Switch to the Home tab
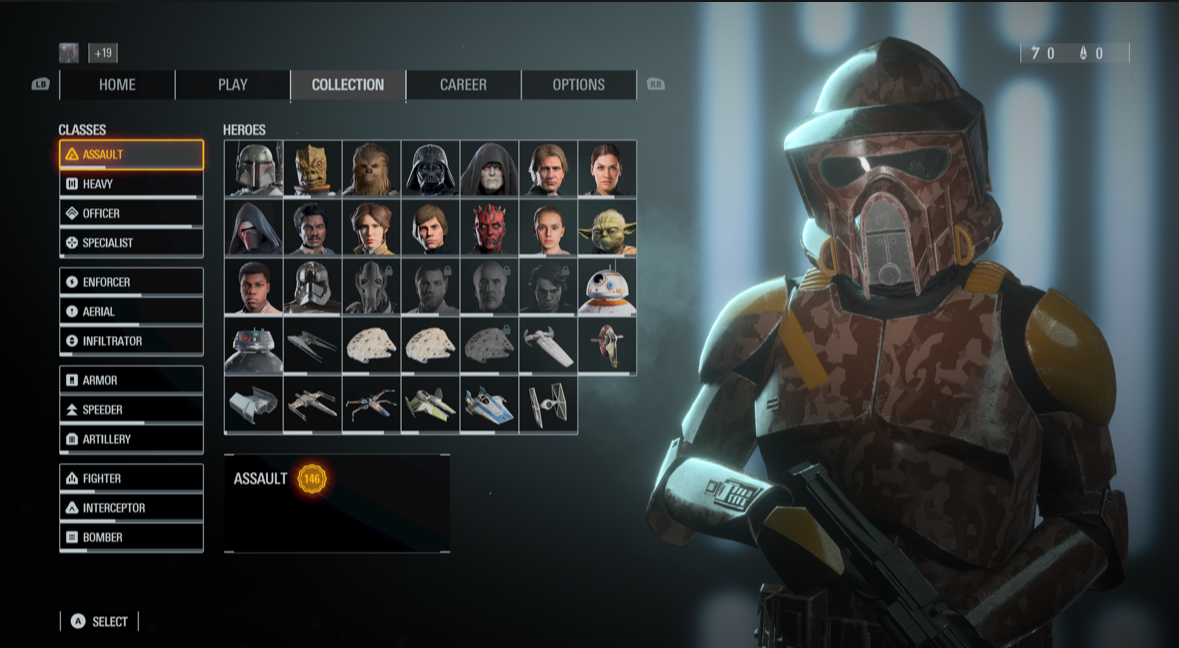This screenshot has height=648, width=1179. pyautogui.click(x=117, y=85)
